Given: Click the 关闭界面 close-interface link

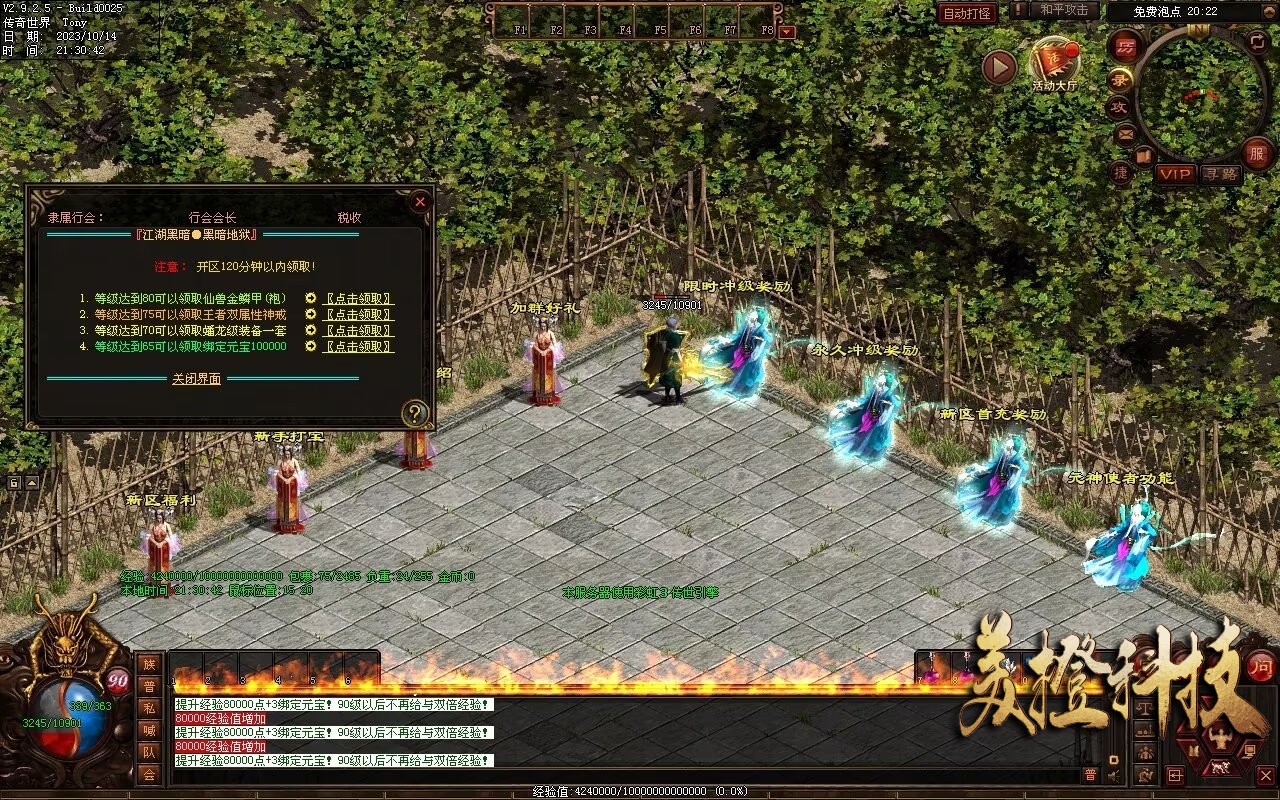Looking at the screenshot, I should click(196, 379).
